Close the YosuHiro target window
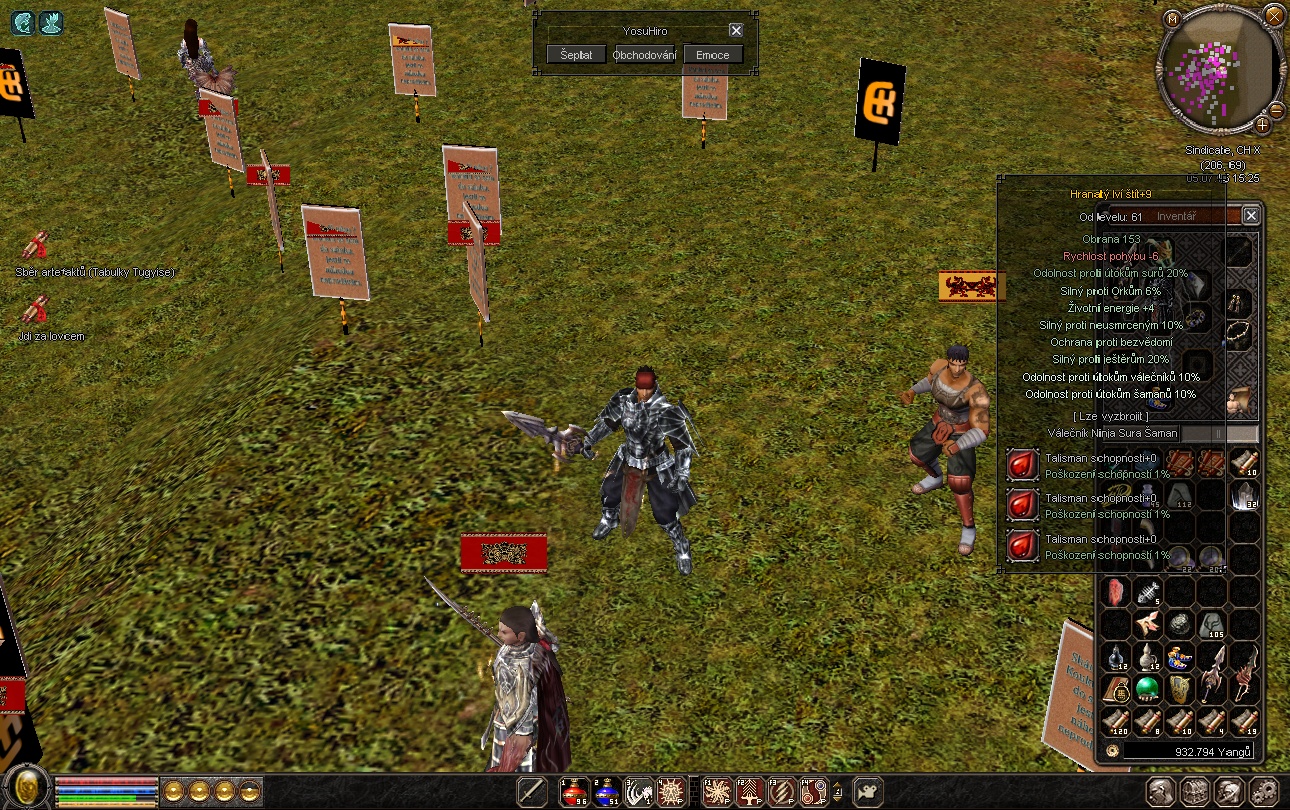 (x=736, y=31)
